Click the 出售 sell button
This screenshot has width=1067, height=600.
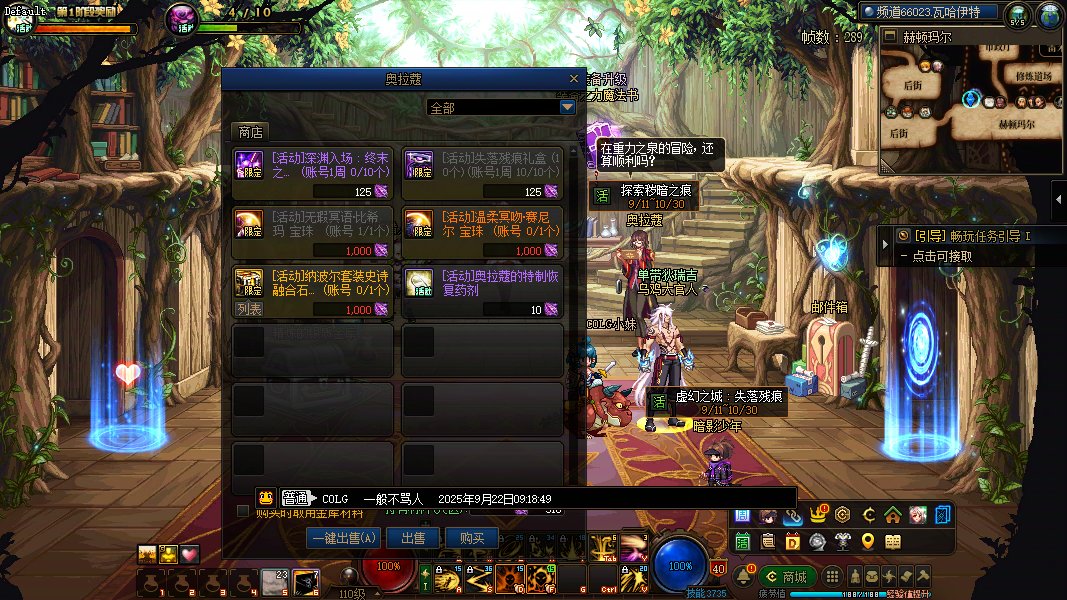pos(413,538)
